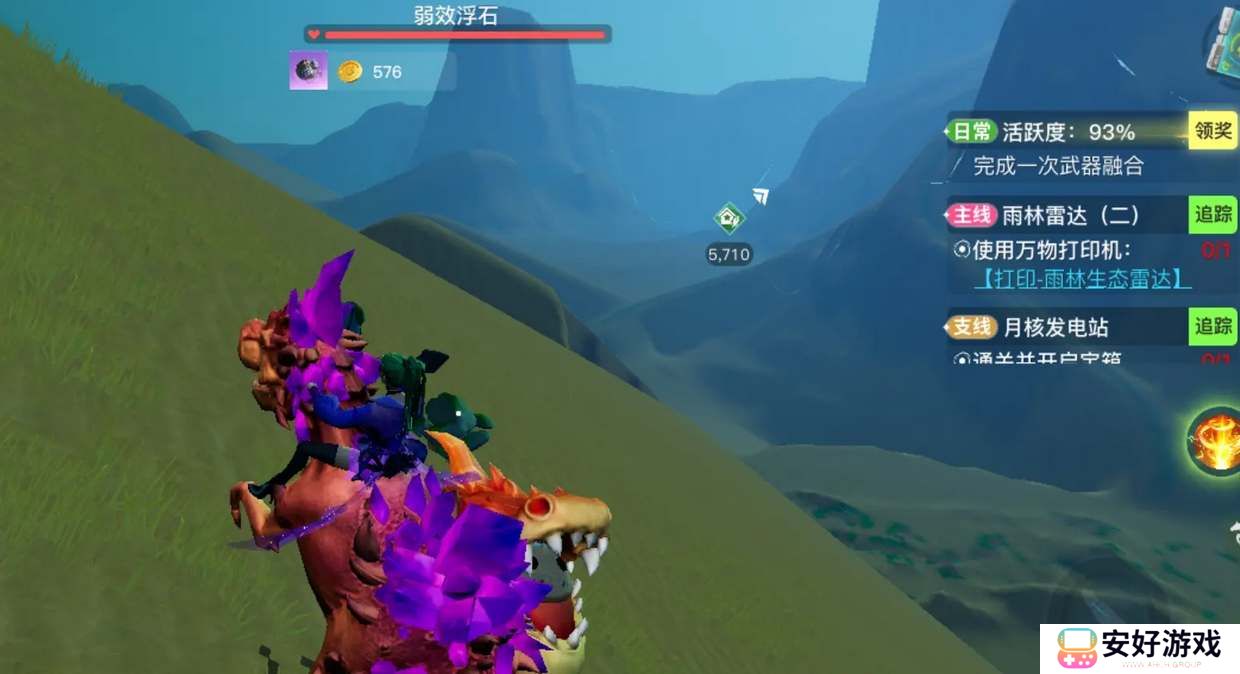Open the 打印-雨林生态雷达 quest link
Screen dimensions: 1240x674
(1082, 279)
